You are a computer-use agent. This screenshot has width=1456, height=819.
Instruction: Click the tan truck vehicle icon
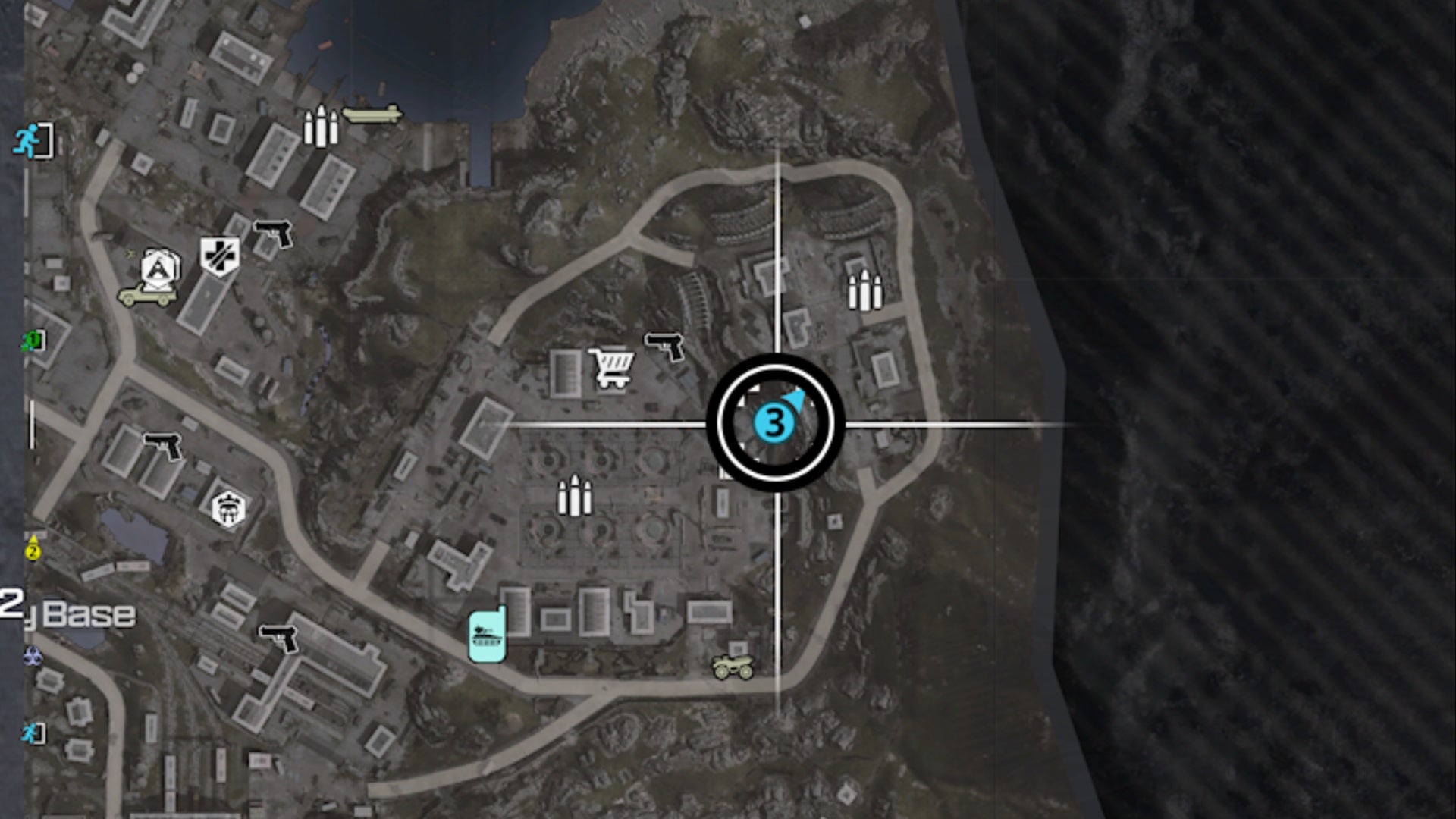146,297
